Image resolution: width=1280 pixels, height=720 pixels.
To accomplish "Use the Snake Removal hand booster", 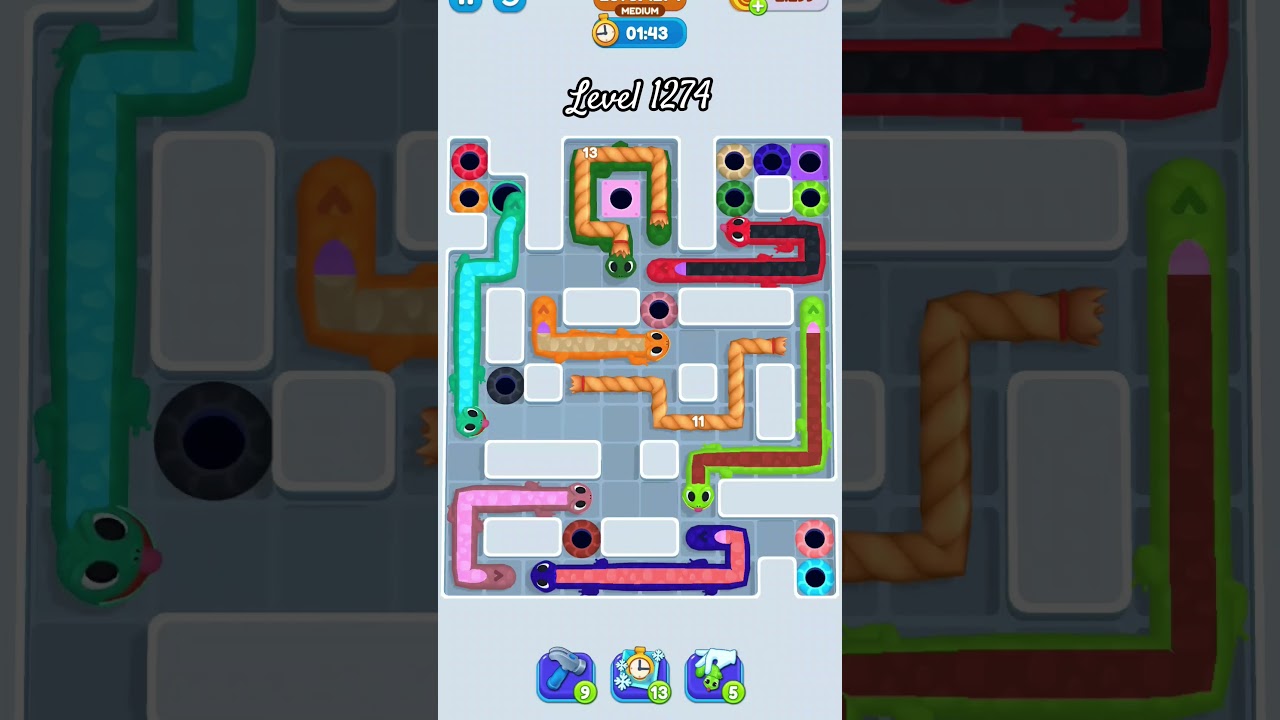I will coord(714,675).
